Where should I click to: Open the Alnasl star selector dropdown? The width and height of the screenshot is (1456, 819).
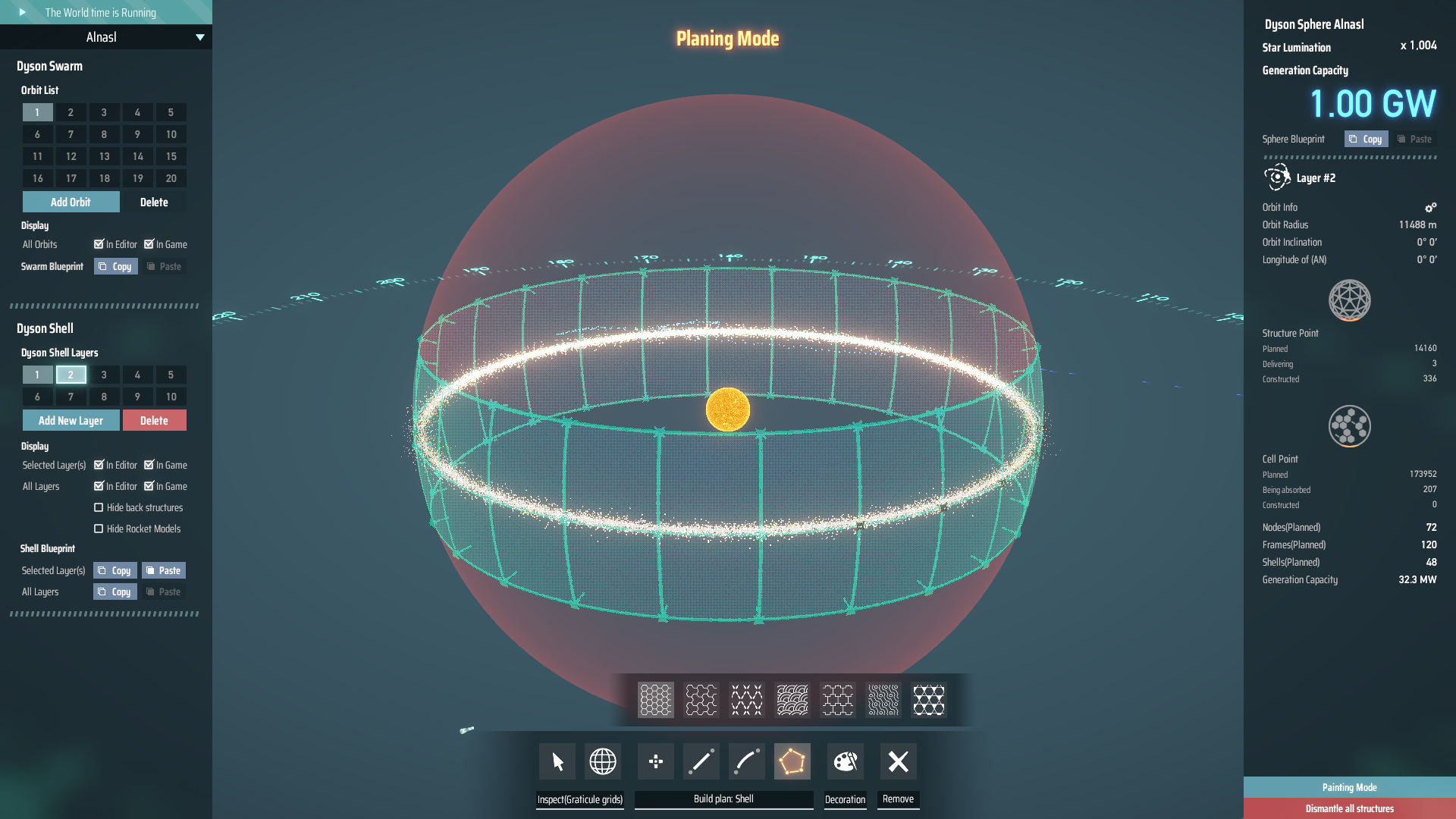pyautogui.click(x=200, y=36)
